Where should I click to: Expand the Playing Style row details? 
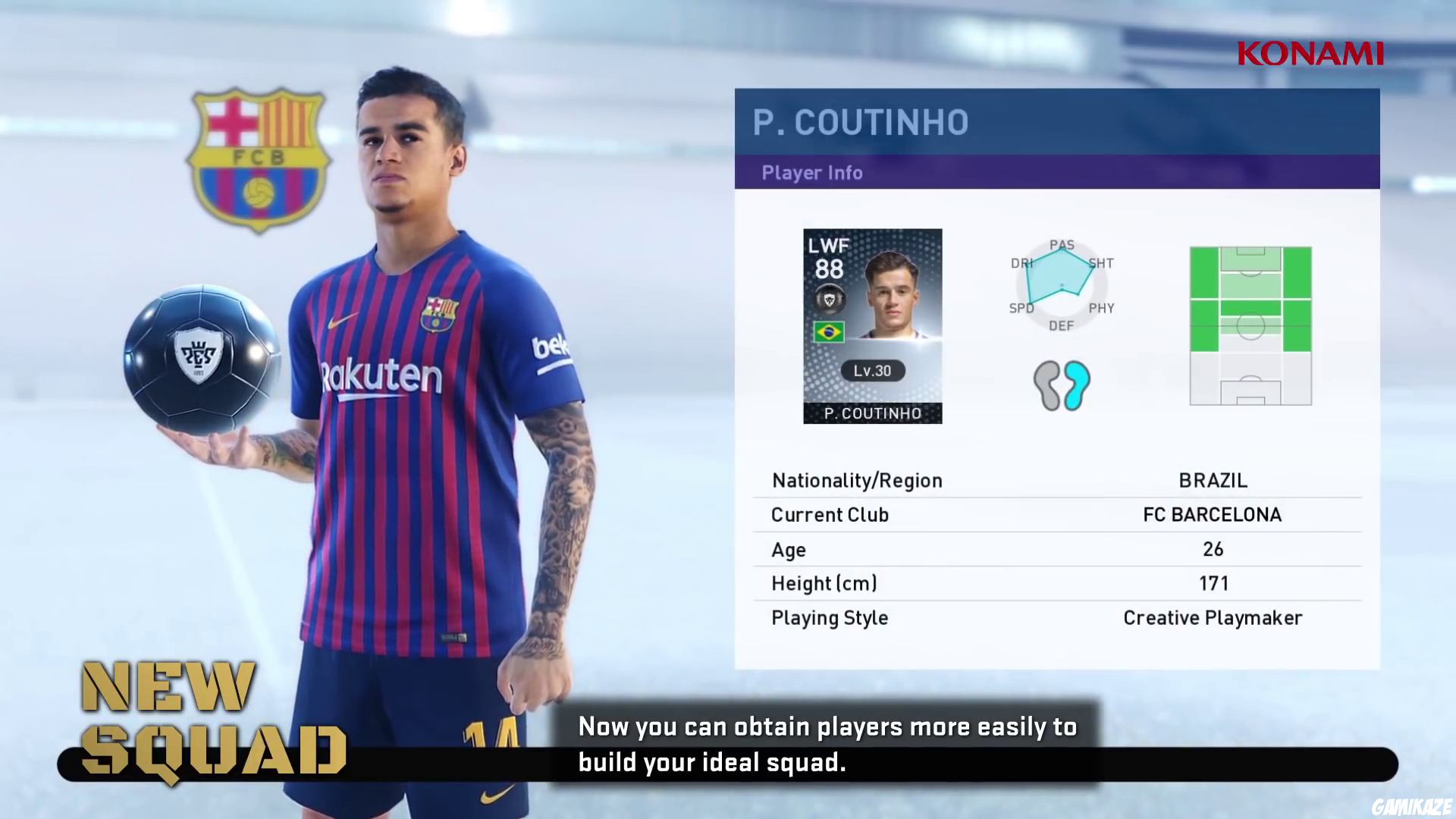(x=829, y=618)
